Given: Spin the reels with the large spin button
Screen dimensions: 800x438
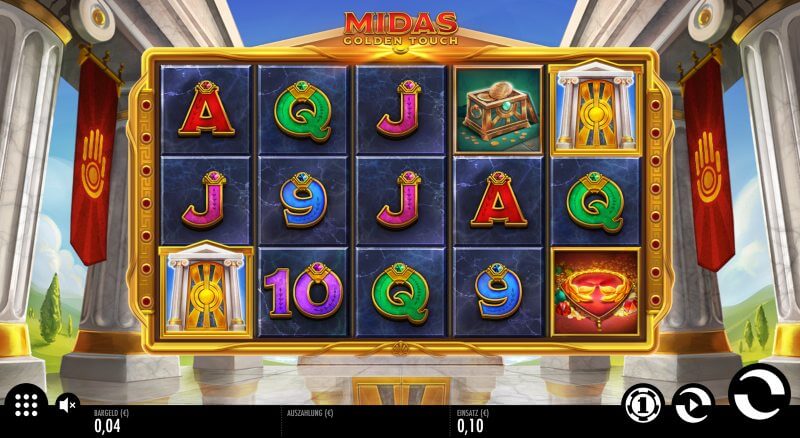Looking at the screenshot, I should (x=759, y=394).
